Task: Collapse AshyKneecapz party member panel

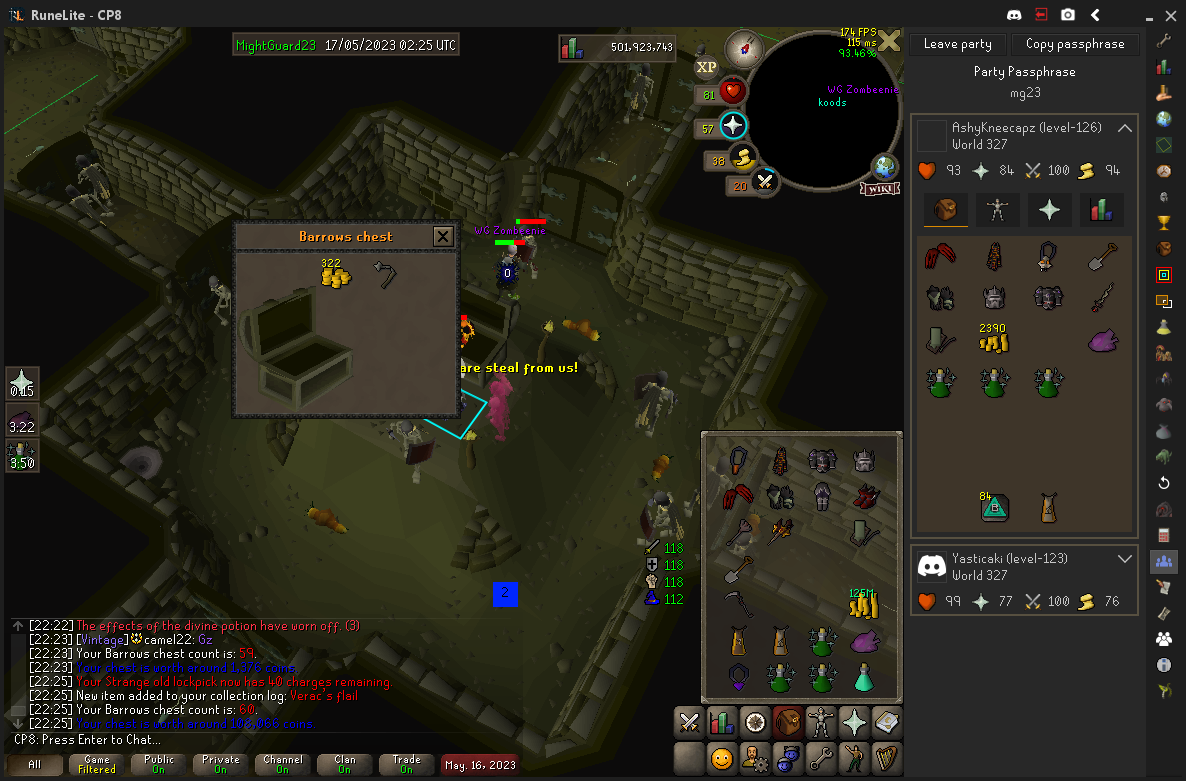Action: tap(1125, 129)
